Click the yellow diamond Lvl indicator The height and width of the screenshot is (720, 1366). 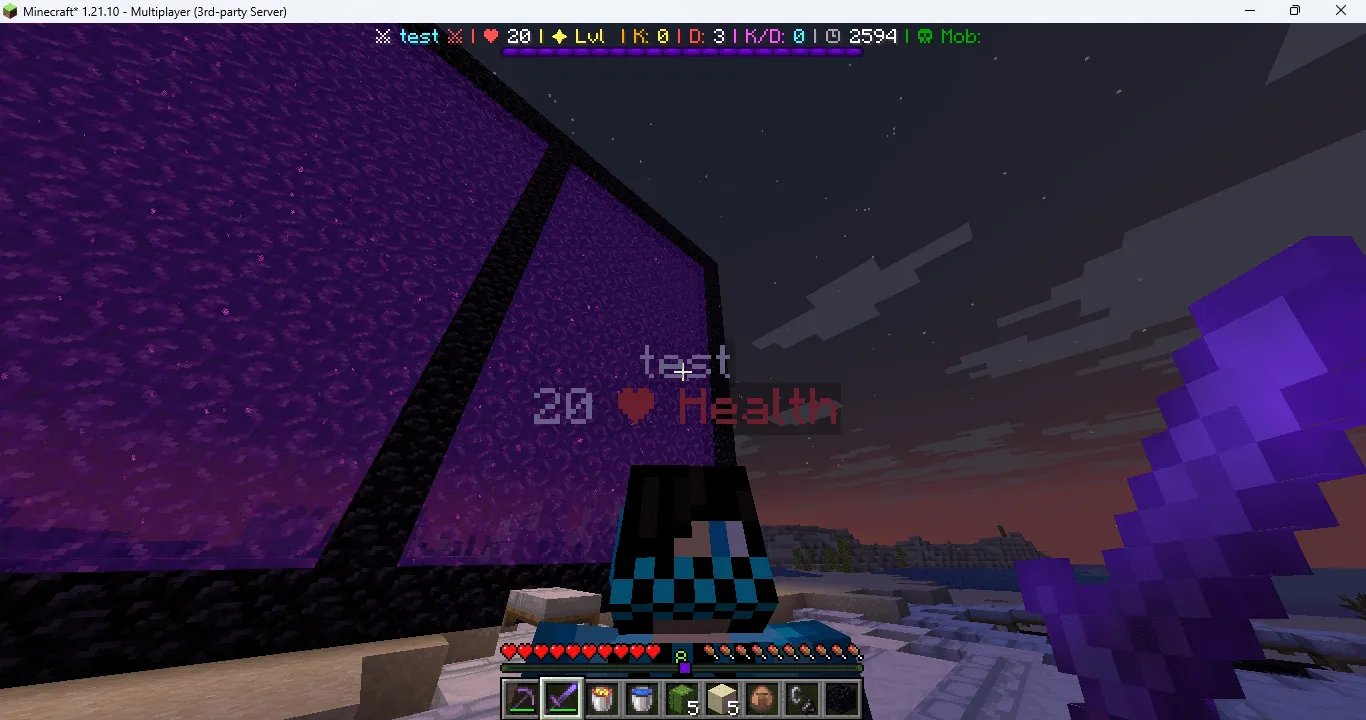coord(560,36)
